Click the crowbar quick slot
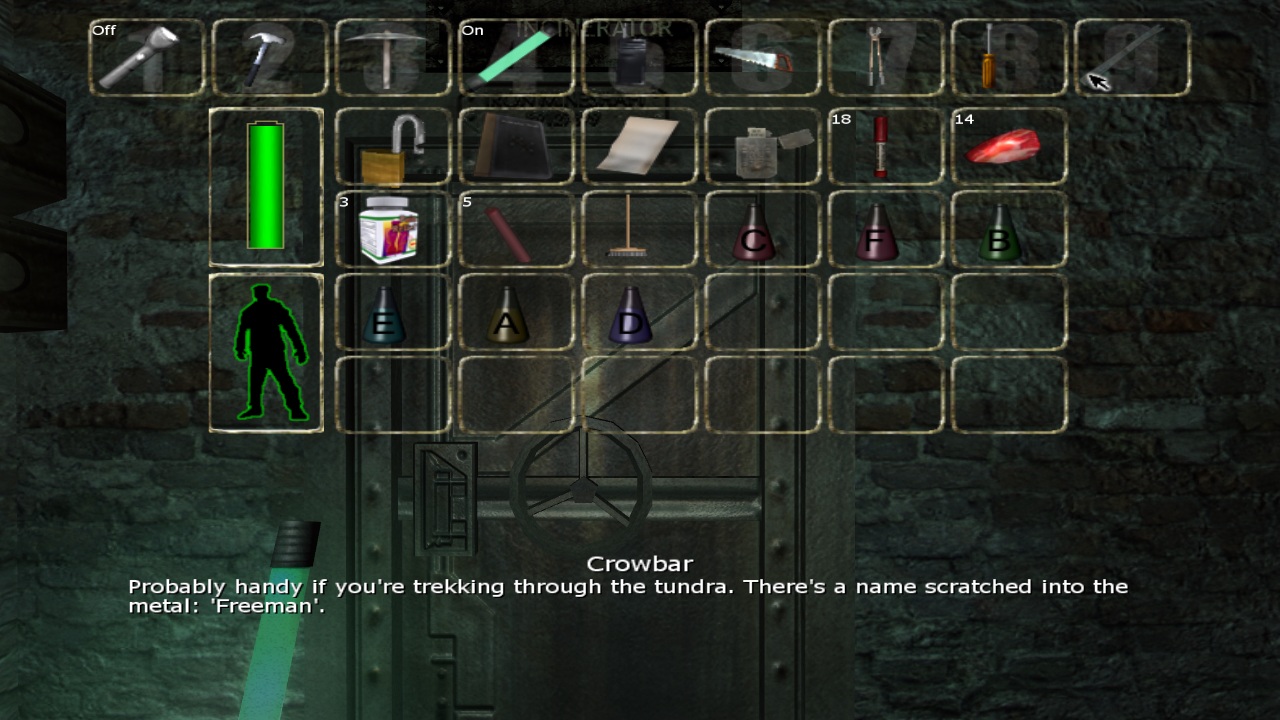Screen dimensions: 1280x720 click(x=1132, y=58)
